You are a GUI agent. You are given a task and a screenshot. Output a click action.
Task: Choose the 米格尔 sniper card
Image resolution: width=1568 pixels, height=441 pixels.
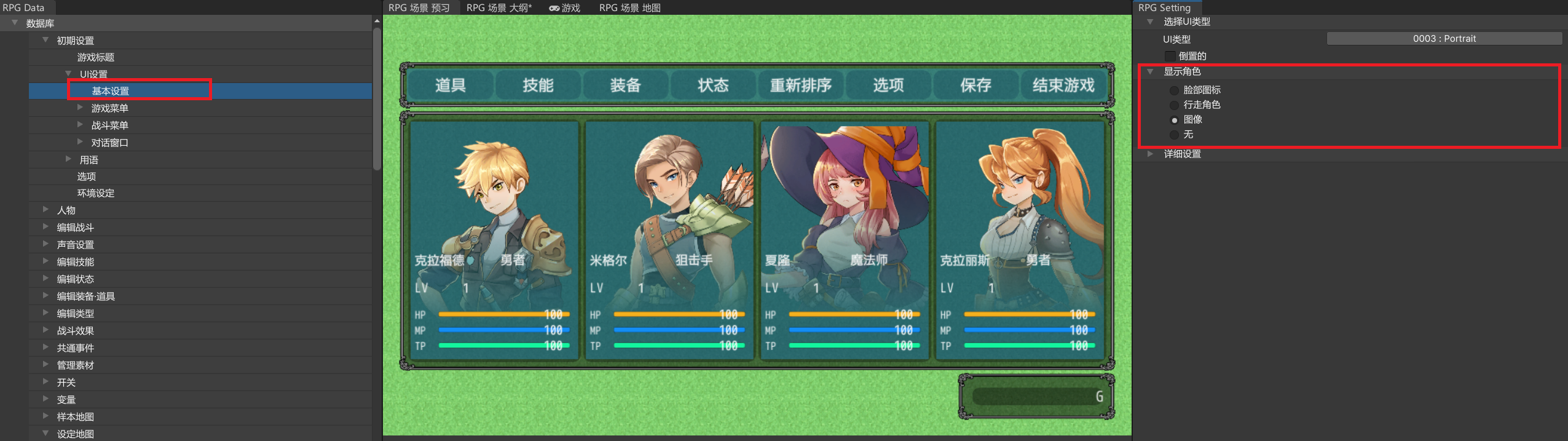pos(669,240)
